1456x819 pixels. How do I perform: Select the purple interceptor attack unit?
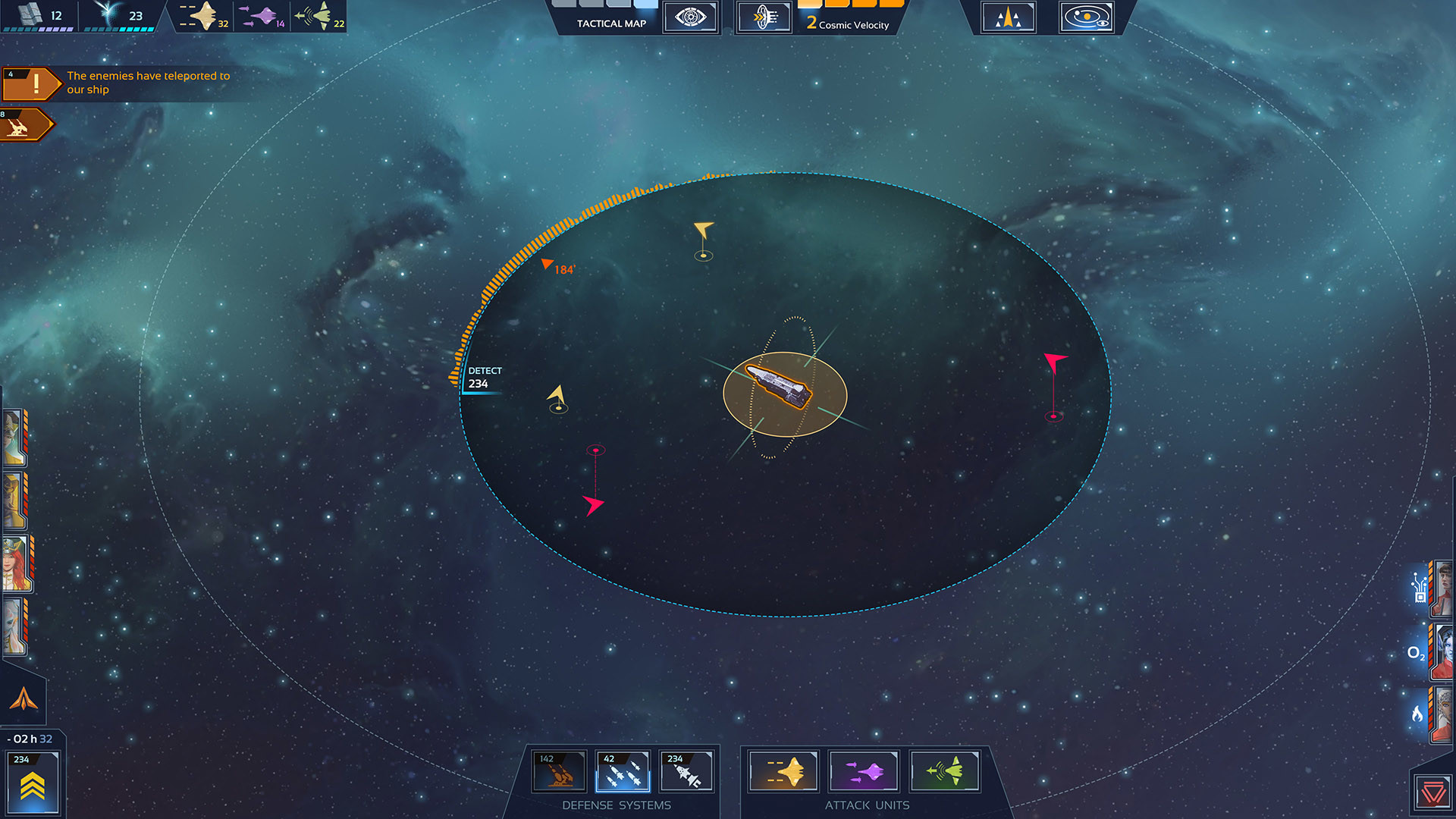click(x=864, y=771)
